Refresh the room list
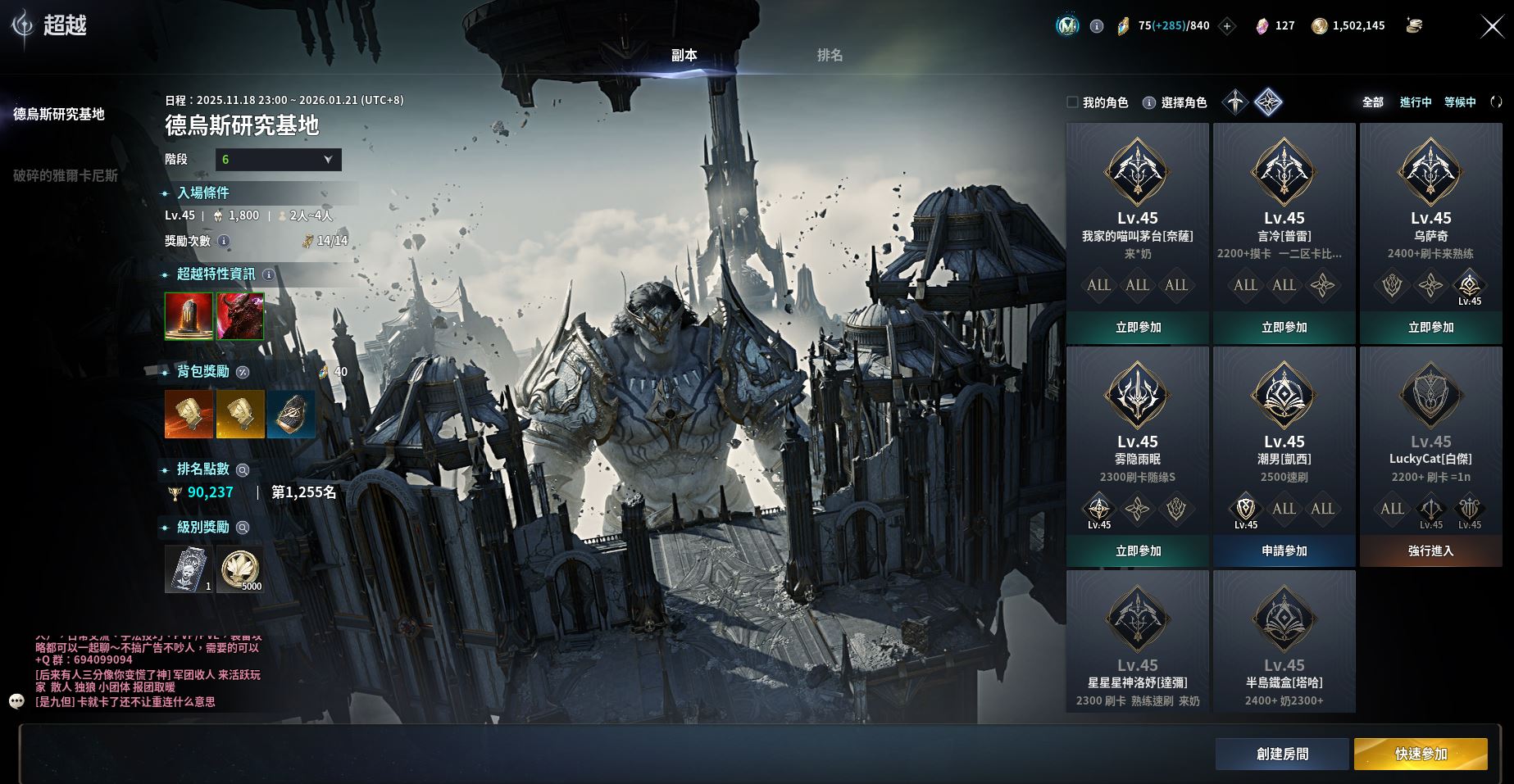Image resolution: width=1514 pixels, height=784 pixels. tap(1496, 102)
